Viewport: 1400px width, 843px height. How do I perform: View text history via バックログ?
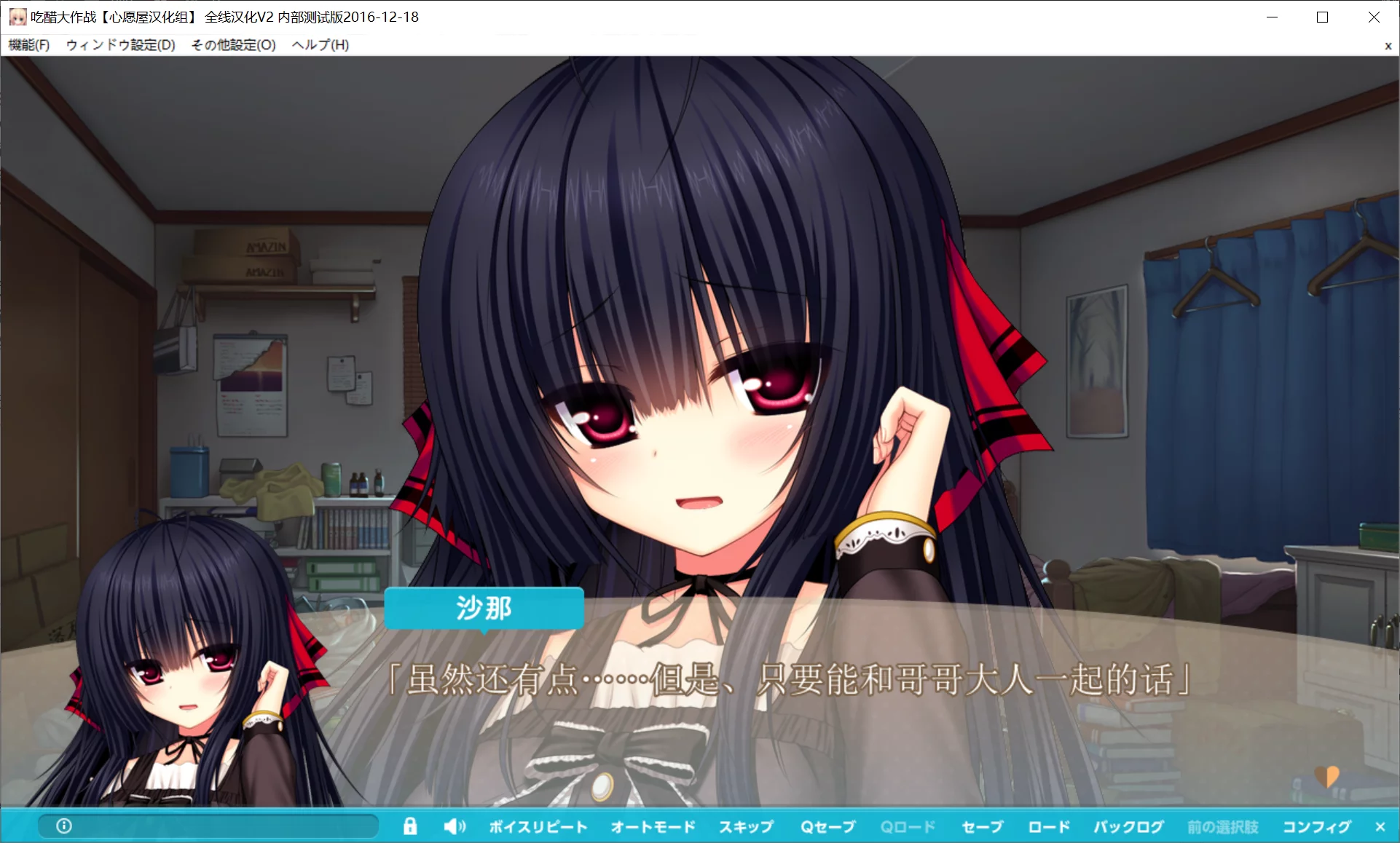(1128, 826)
